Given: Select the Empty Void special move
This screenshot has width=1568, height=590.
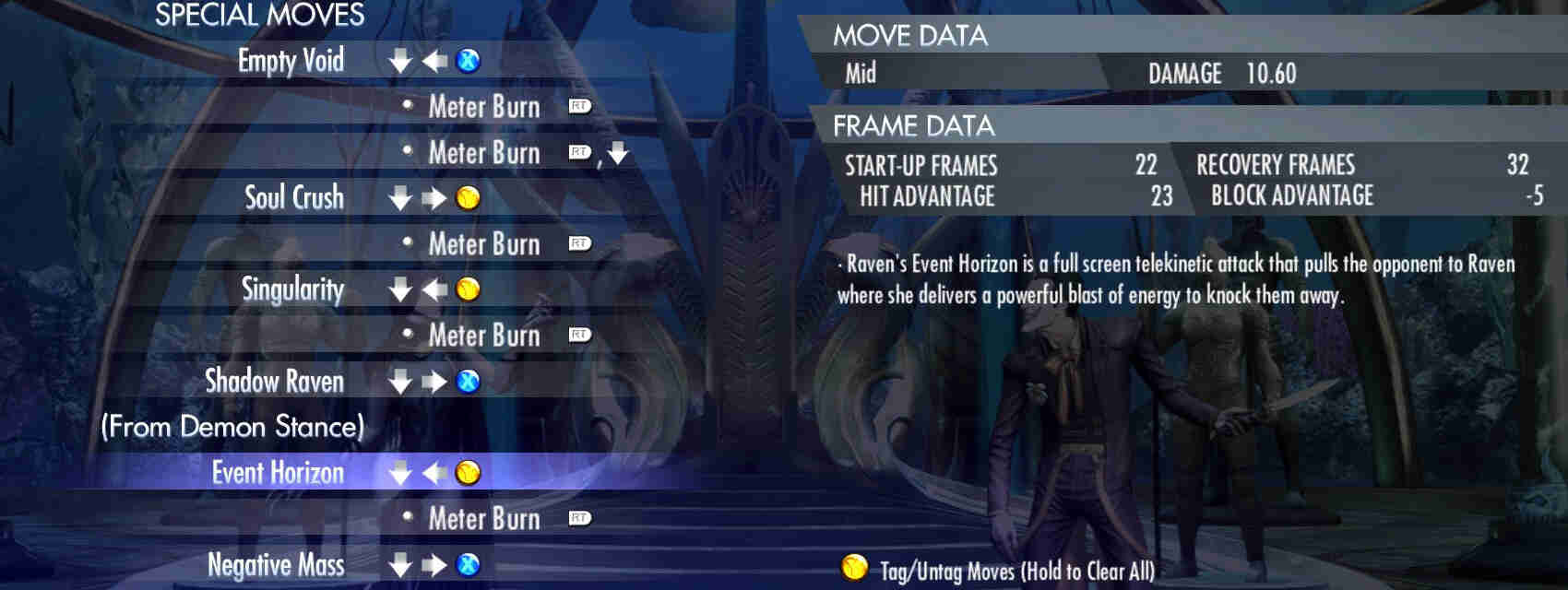Looking at the screenshot, I should click(x=291, y=61).
